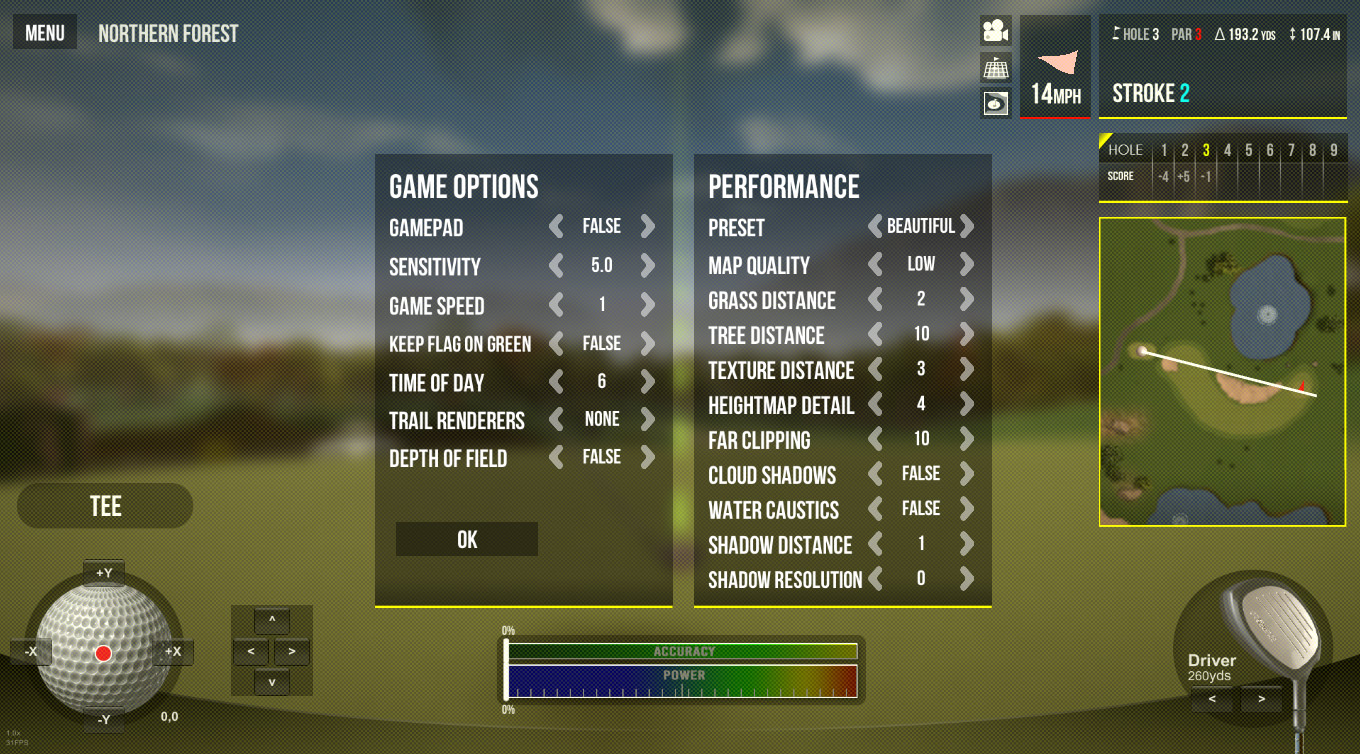This screenshot has height=754, width=1360.
Task: Increase the Shadow Resolution setting
Action: click(967, 579)
